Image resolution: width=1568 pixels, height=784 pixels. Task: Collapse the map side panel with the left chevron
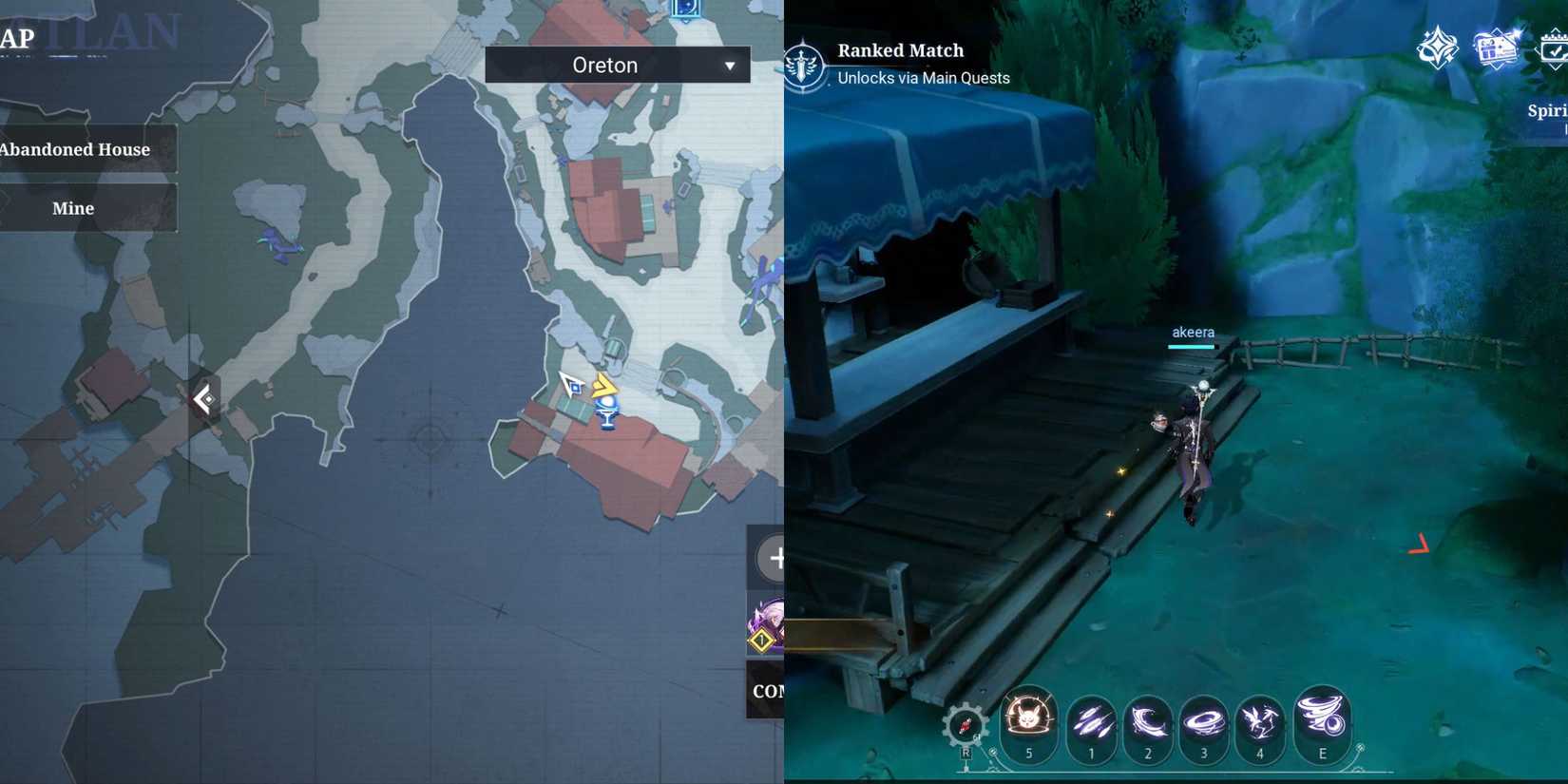[x=203, y=399]
